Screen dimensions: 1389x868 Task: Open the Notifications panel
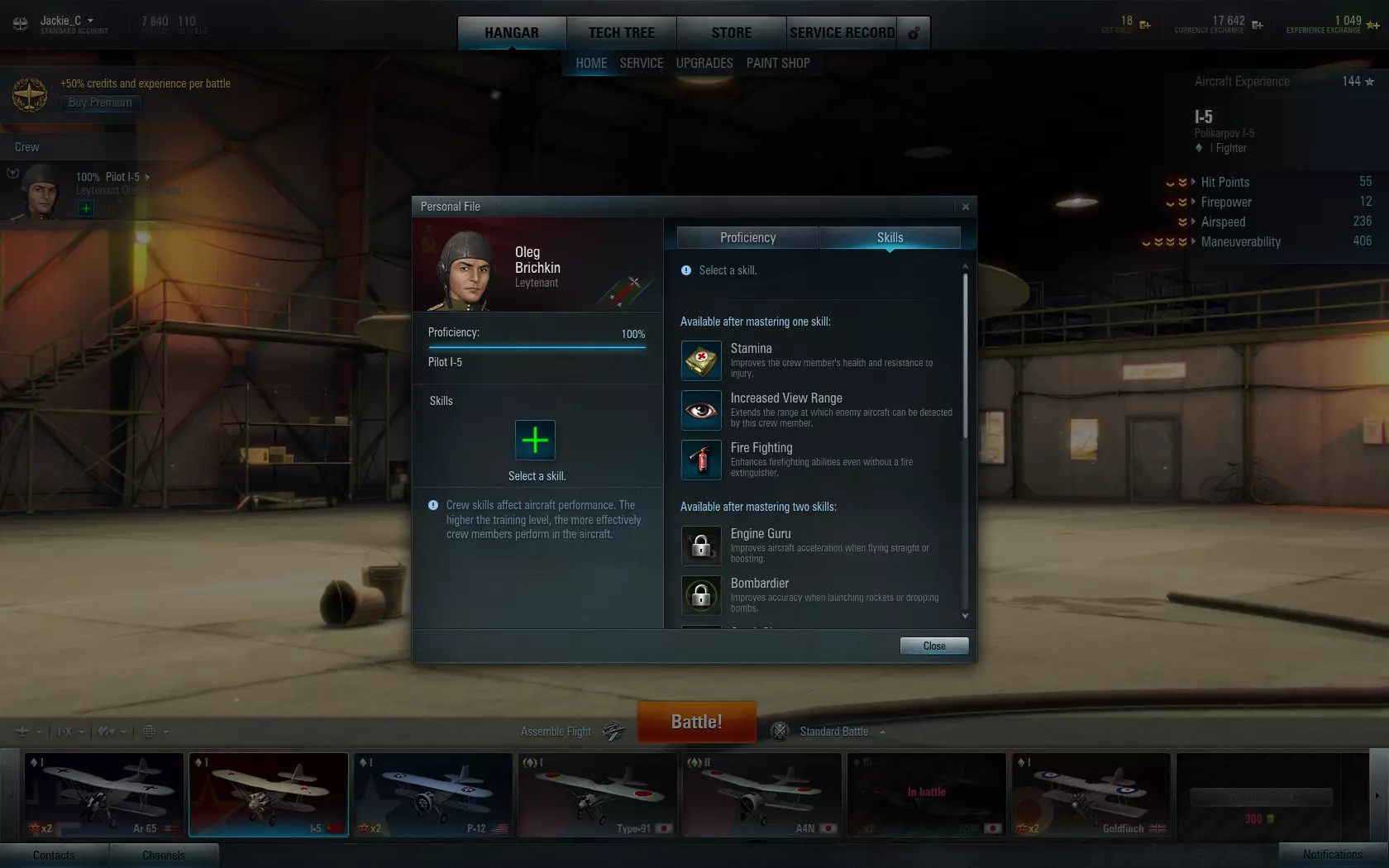click(1332, 855)
